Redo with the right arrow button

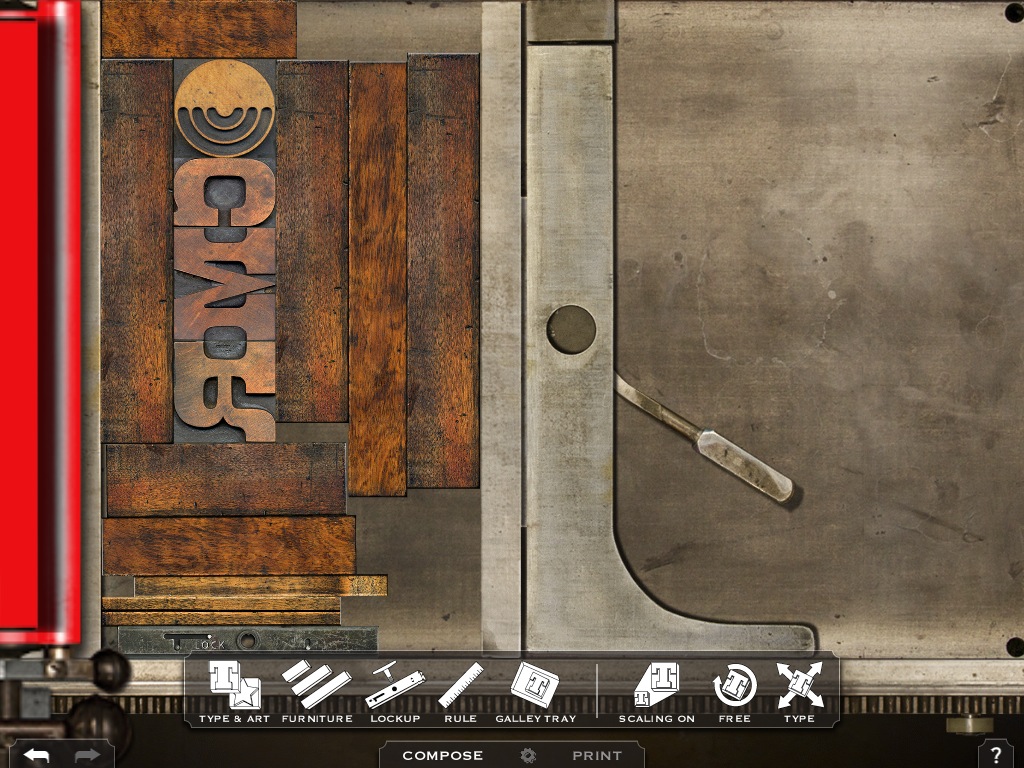87,755
